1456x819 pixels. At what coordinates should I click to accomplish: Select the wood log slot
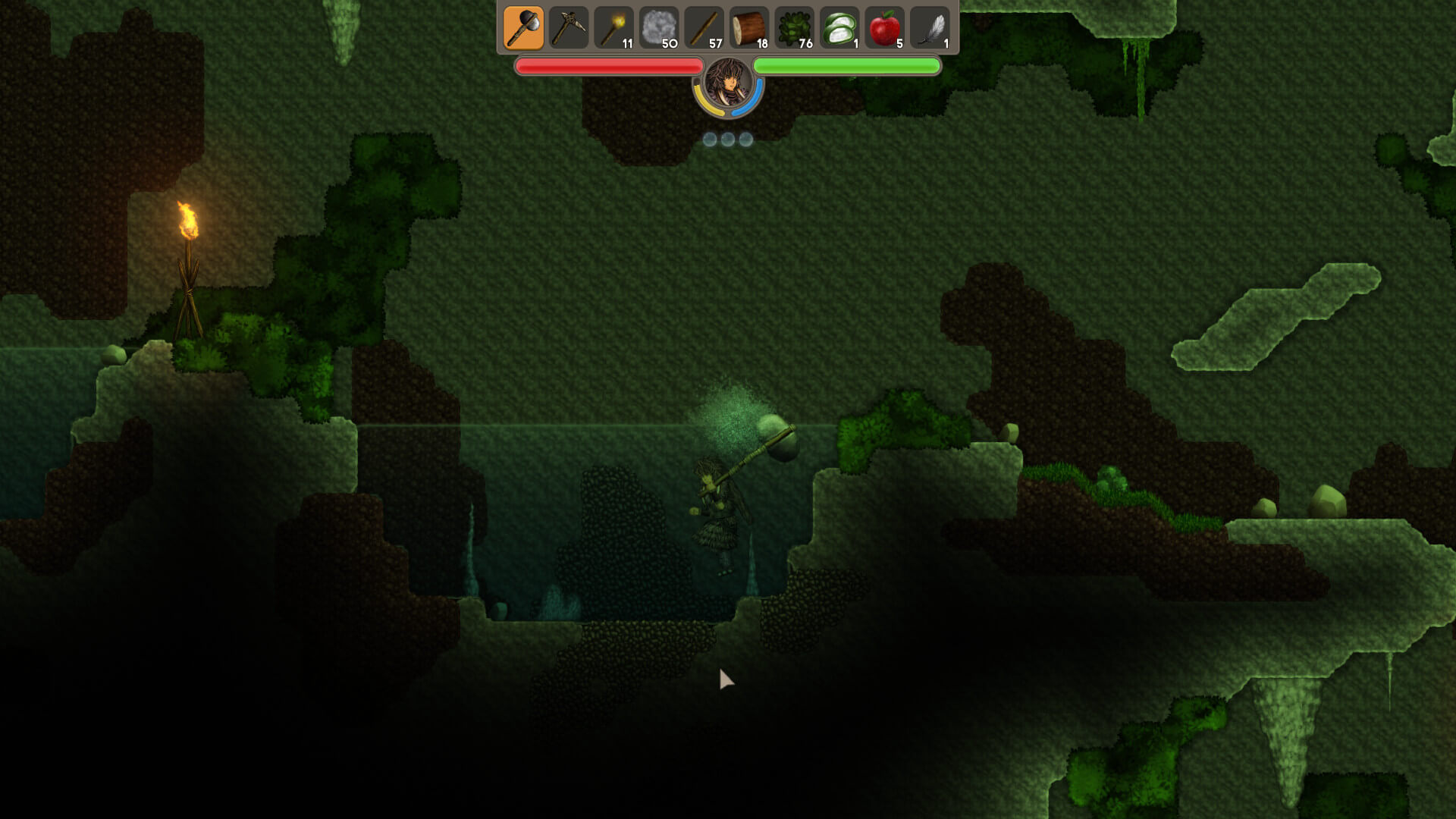click(x=749, y=29)
